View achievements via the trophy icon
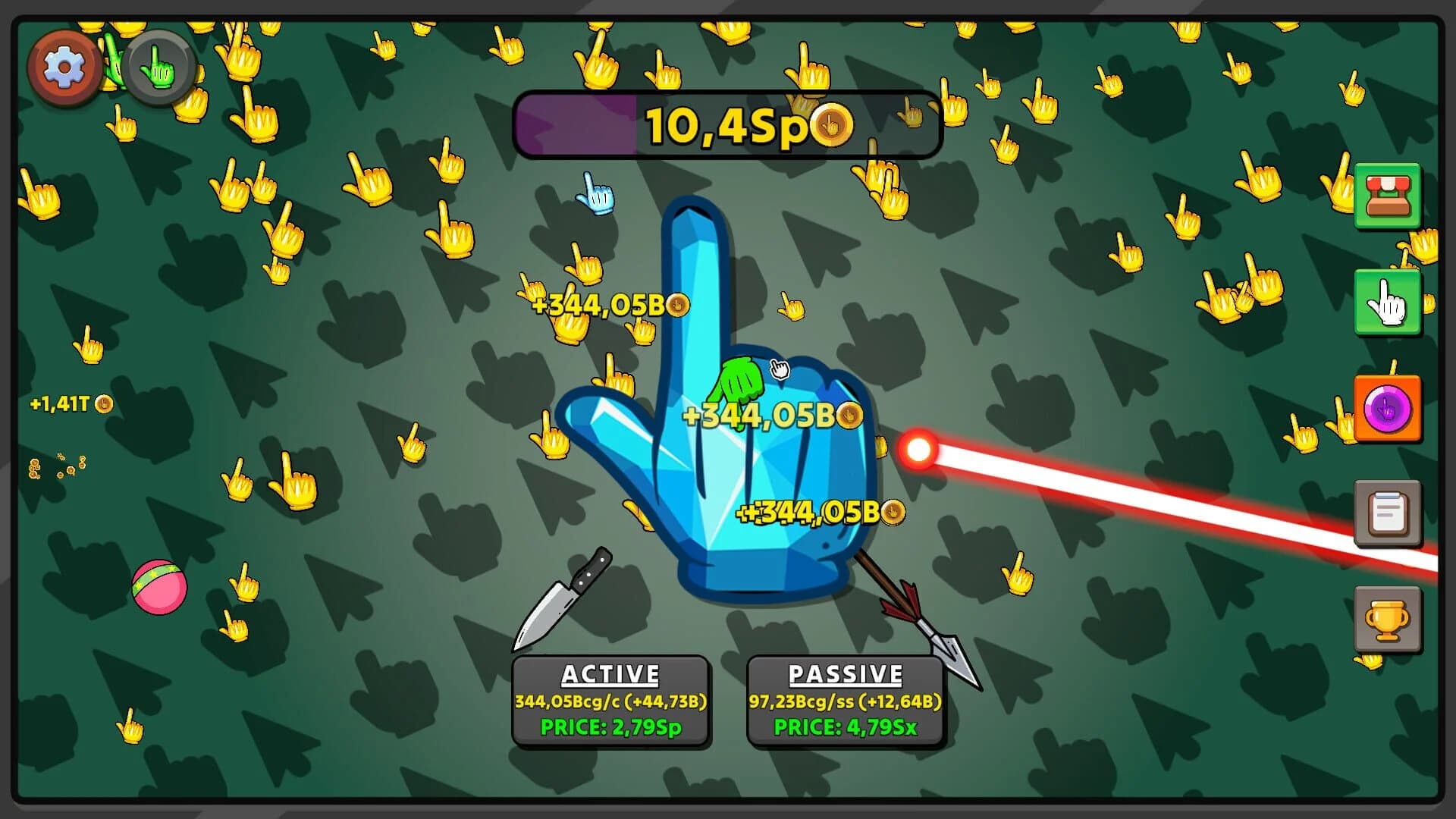Screen dimensions: 1456x819 point(1388,620)
